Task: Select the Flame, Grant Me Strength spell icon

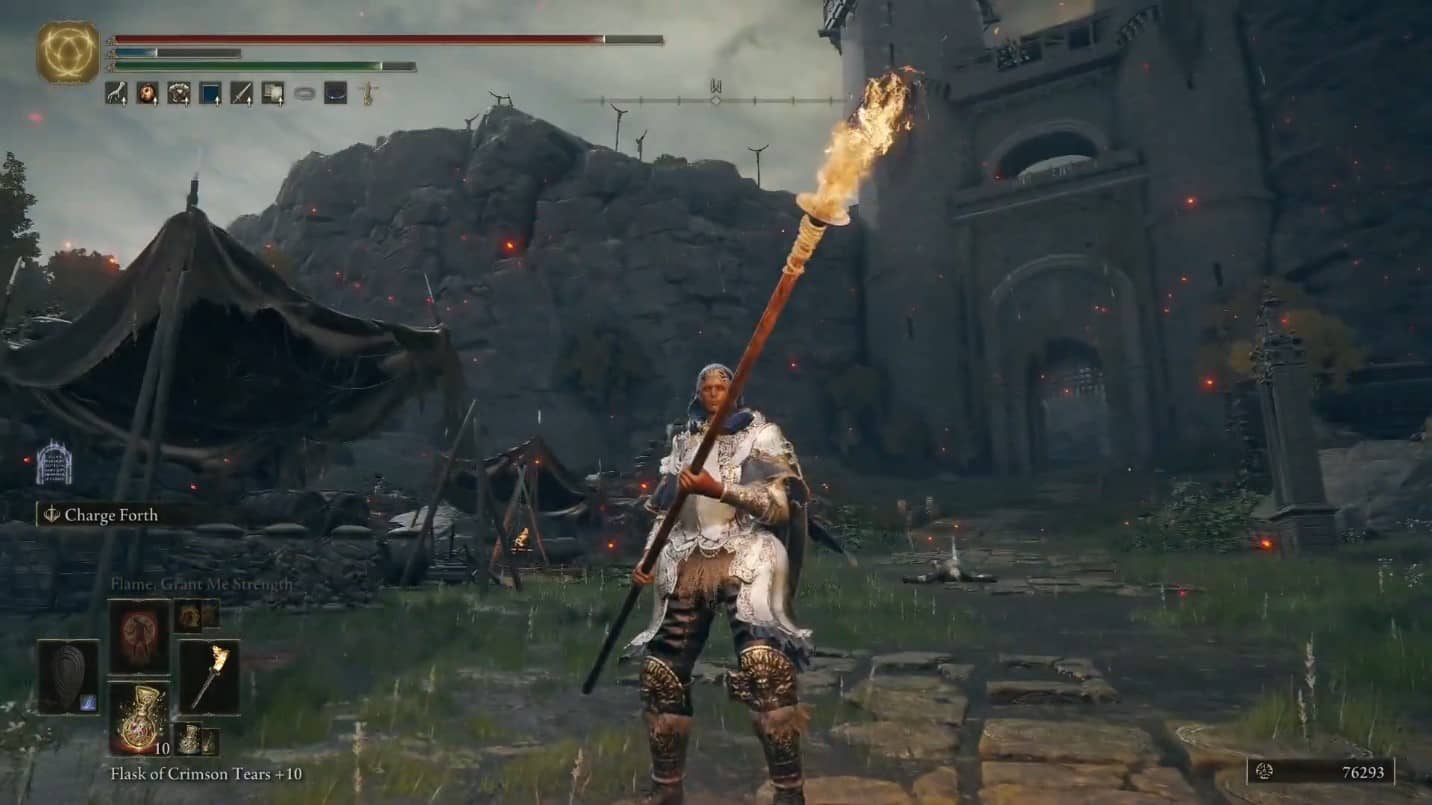Action: (138, 637)
